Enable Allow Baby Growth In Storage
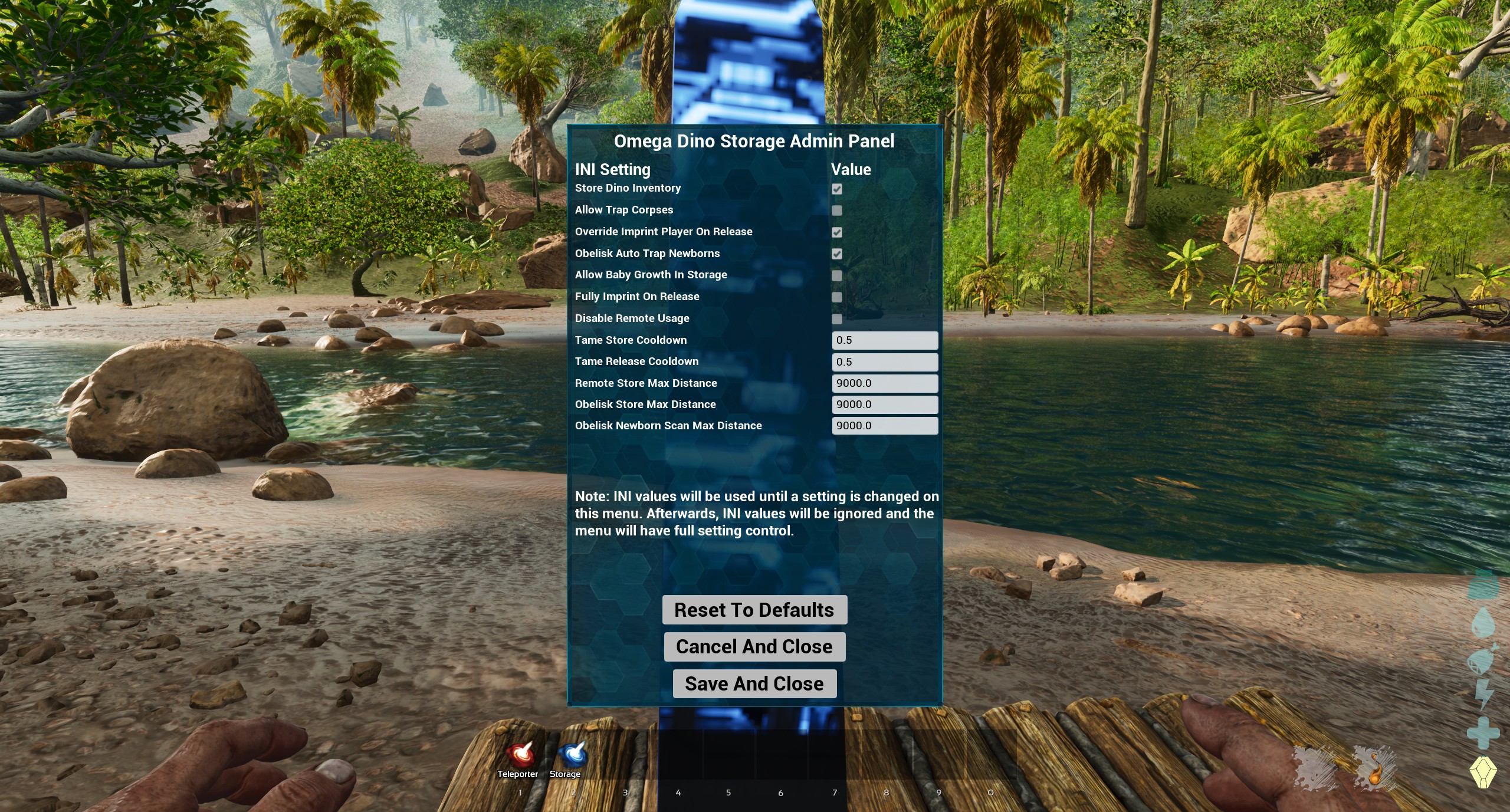 click(x=837, y=275)
